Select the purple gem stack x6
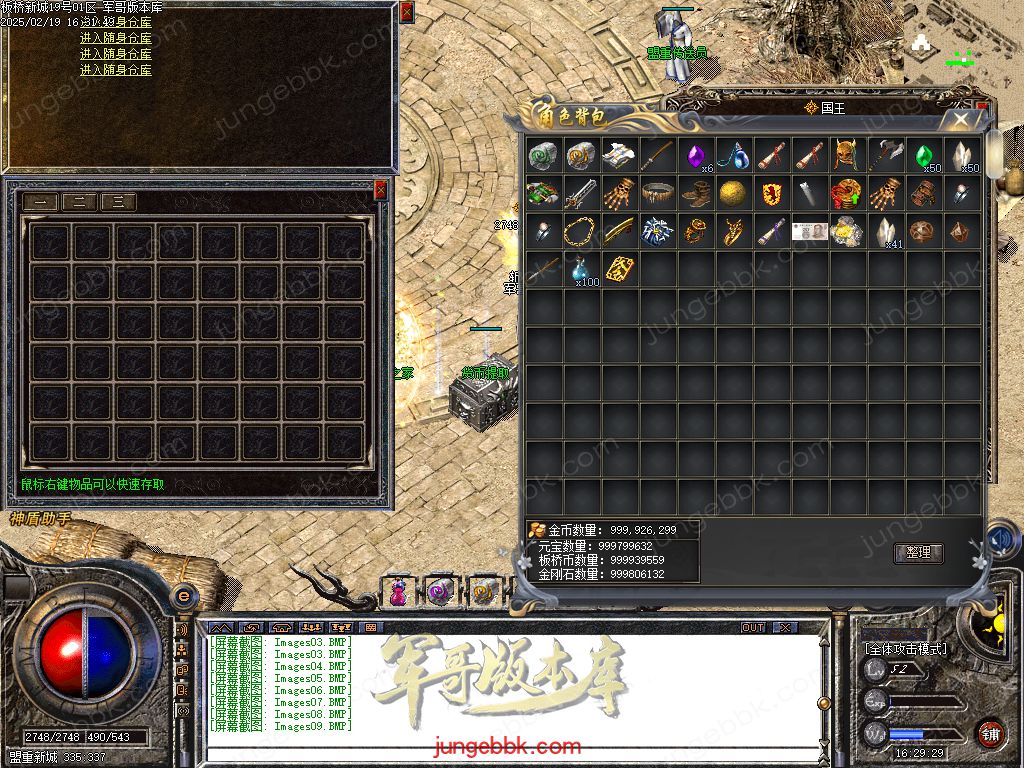This screenshot has width=1024, height=768. (695, 156)
